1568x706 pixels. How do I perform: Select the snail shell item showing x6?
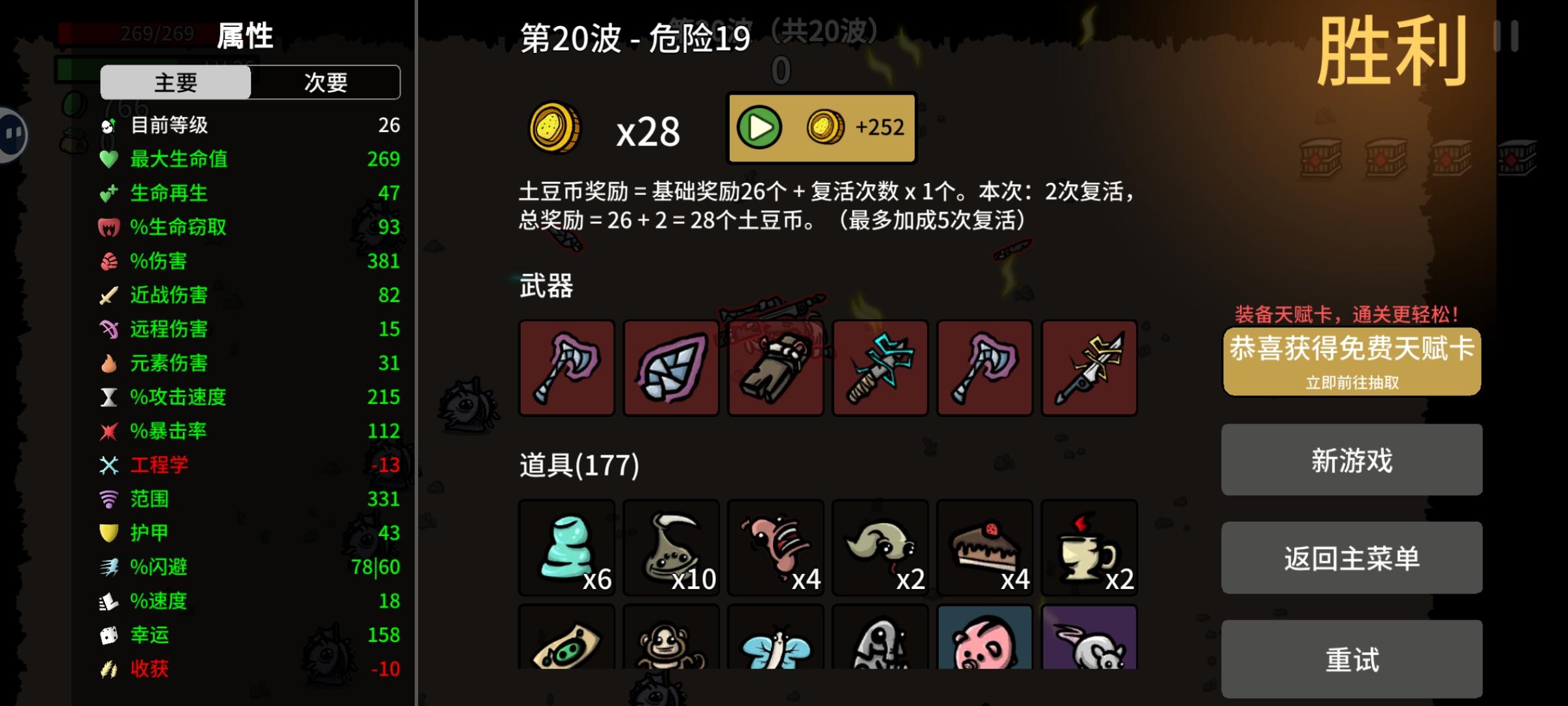tap(567, 548)
